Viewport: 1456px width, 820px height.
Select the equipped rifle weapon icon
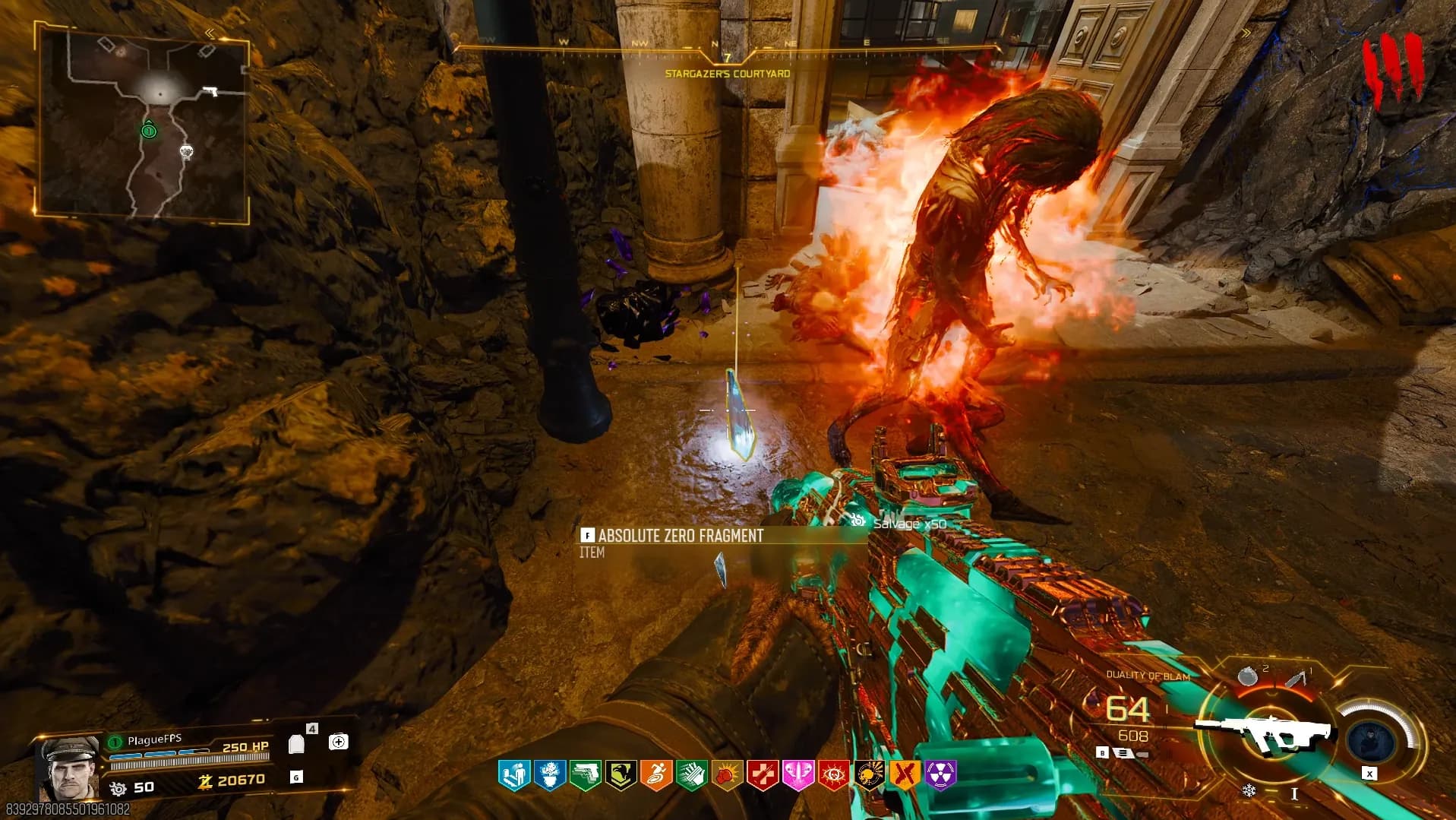[x=1265, y=731]
